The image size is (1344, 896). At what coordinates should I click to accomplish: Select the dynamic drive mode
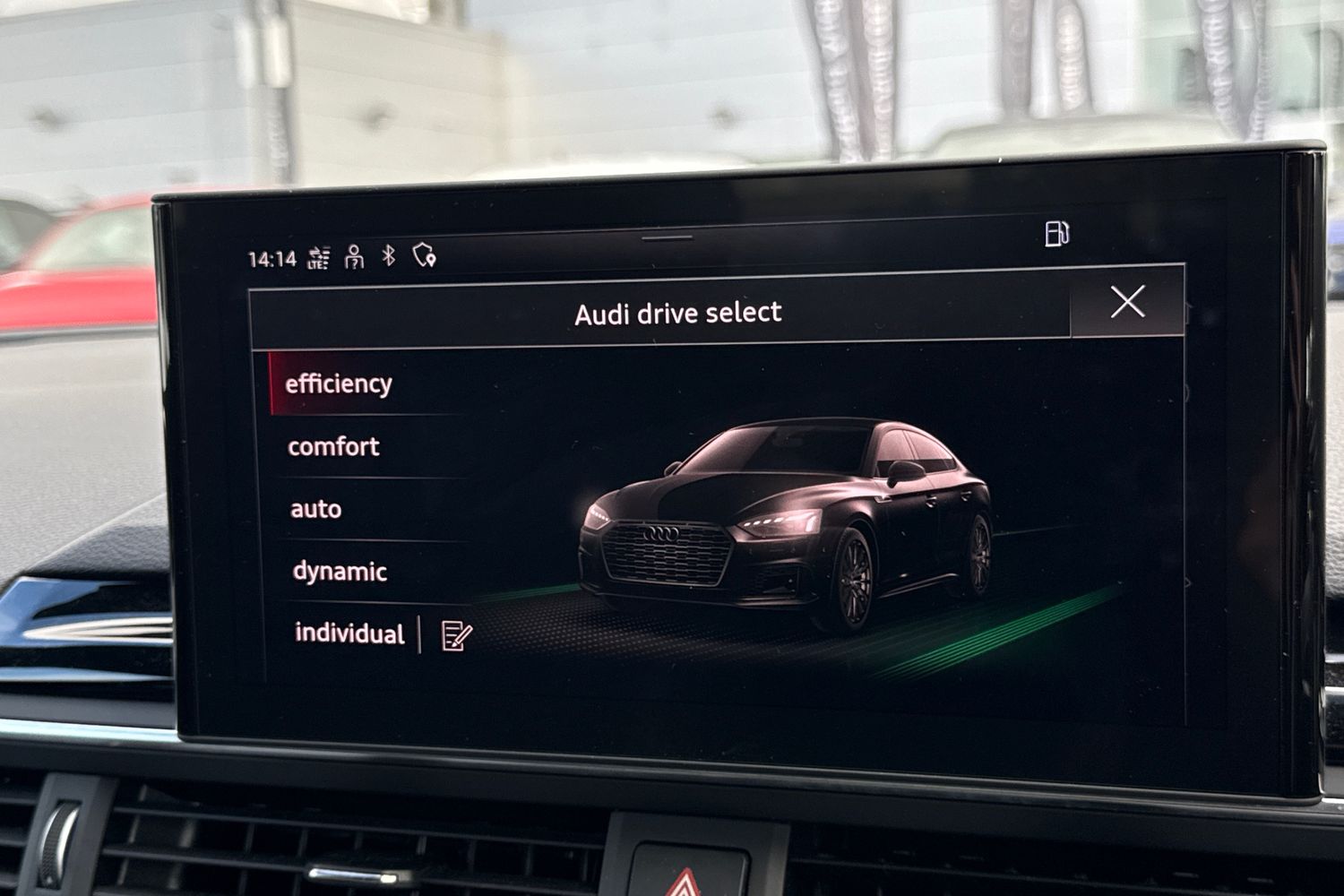click(x=341, y=572)
